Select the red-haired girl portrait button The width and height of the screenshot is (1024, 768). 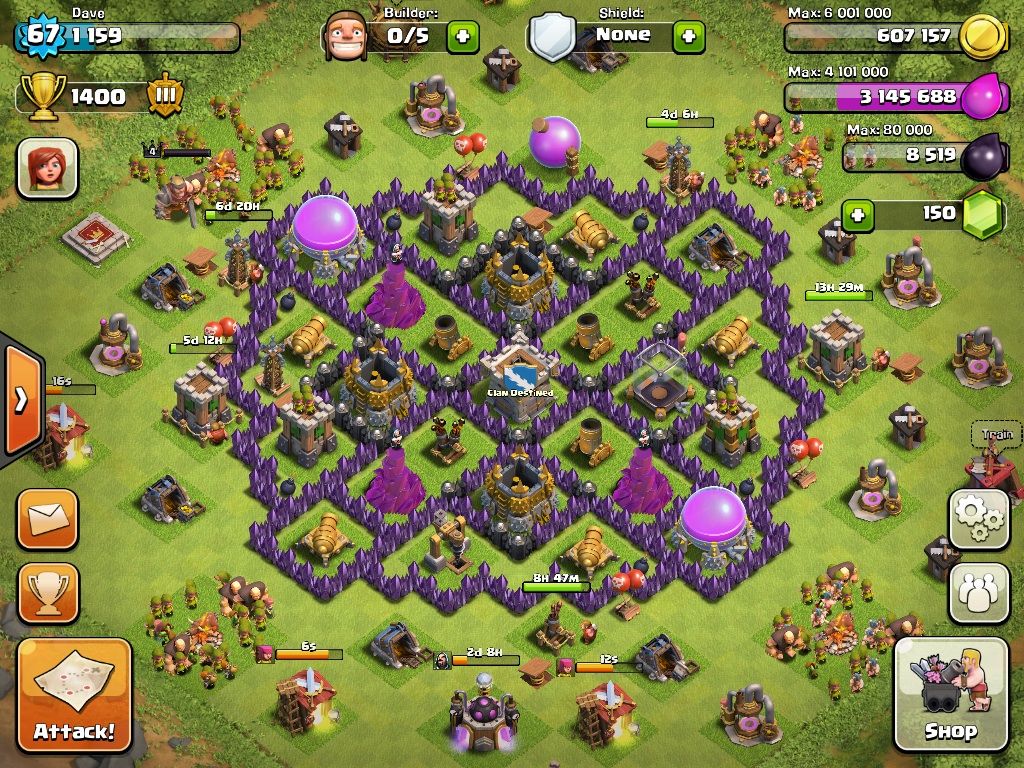click(x=47, y=167)
